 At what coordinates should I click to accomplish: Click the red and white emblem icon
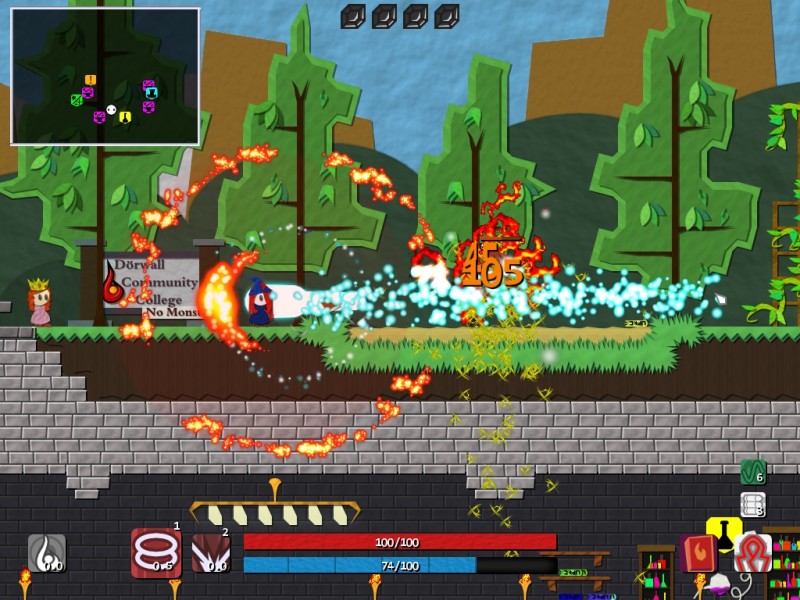(752, 553)
